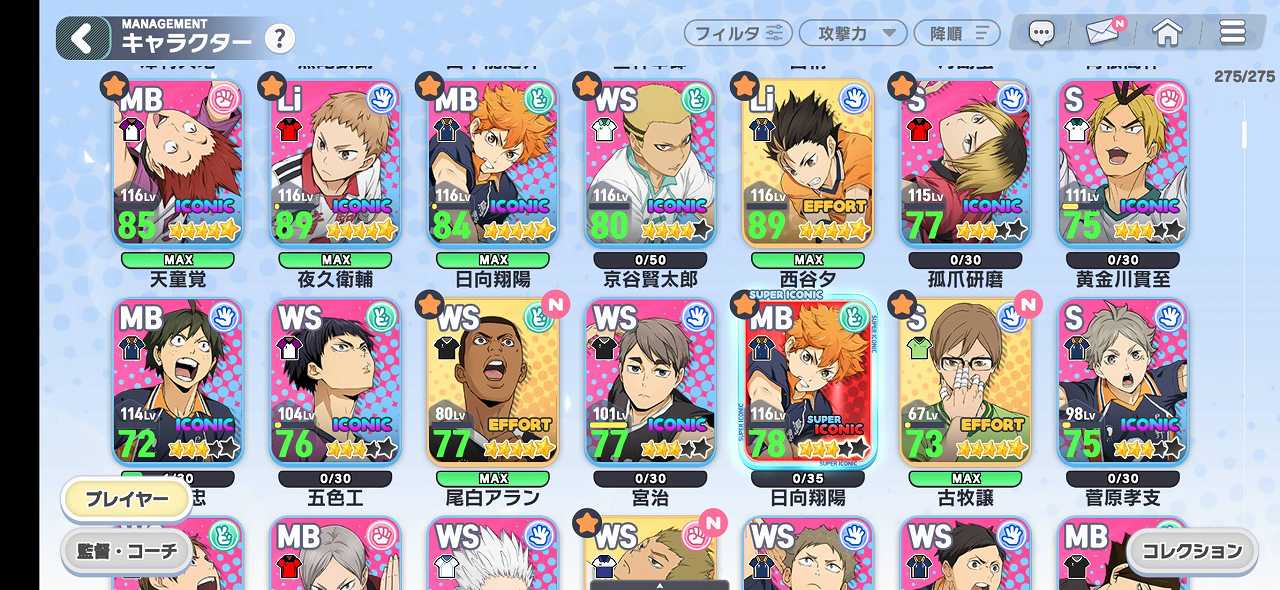
Task: Open the コレクション collection
Action: [1192, 550]
